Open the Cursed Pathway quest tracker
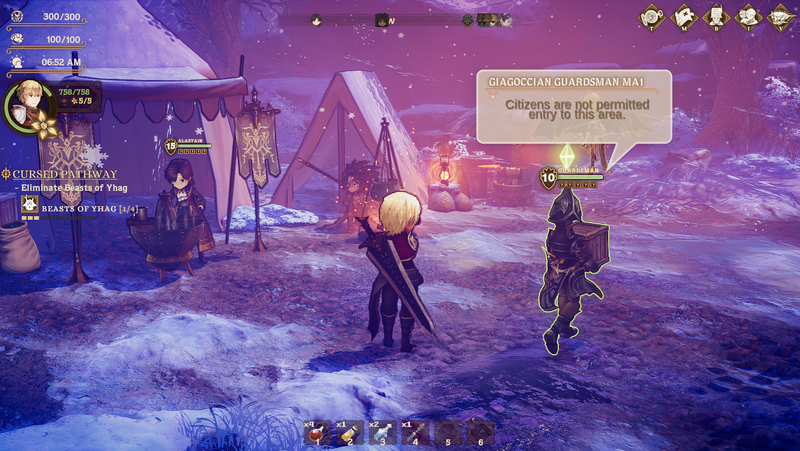Screen dimensions: 800x451 [x=64, y=174]
